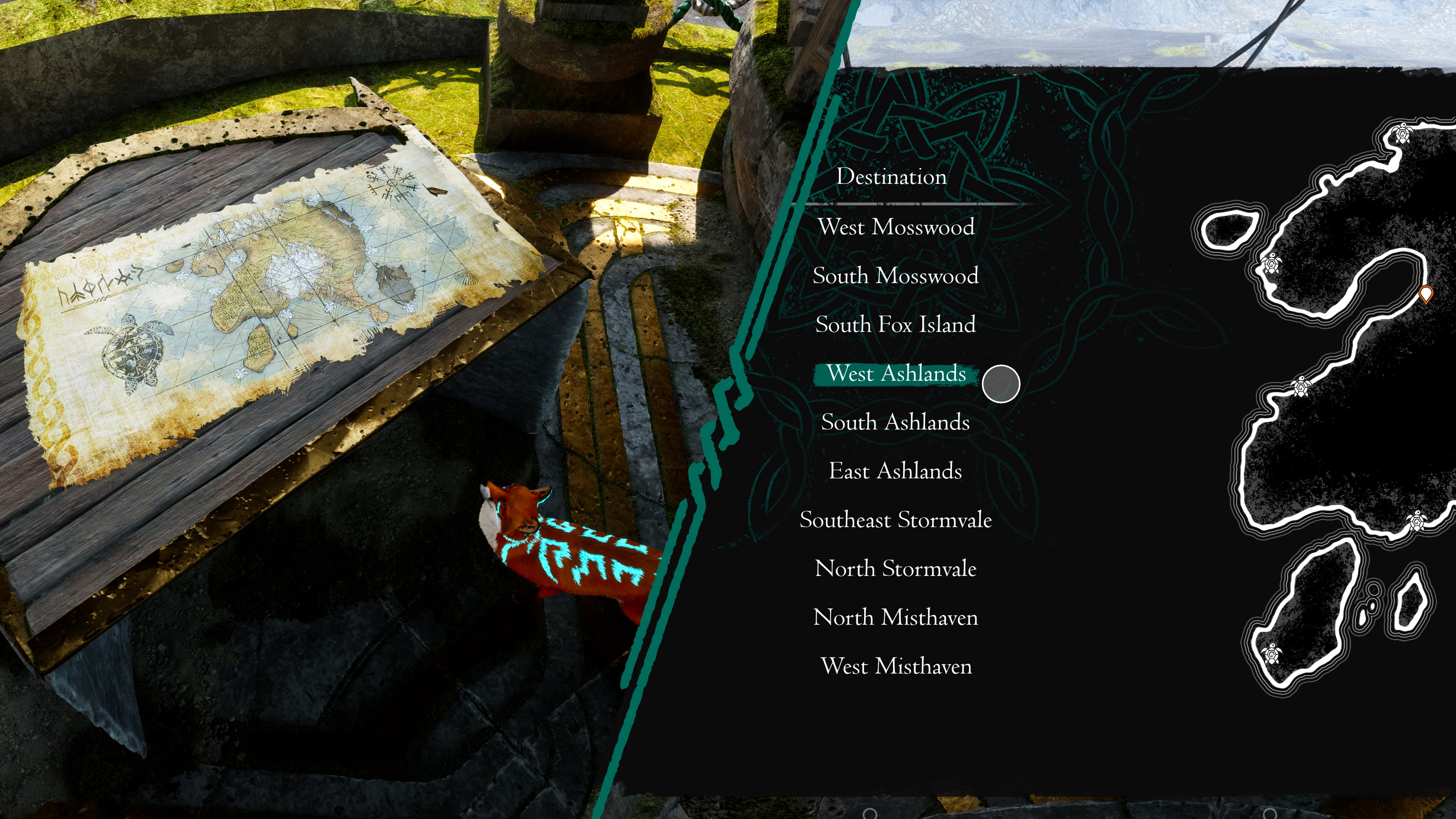Click the Destination header label

[x=891, y=176]
